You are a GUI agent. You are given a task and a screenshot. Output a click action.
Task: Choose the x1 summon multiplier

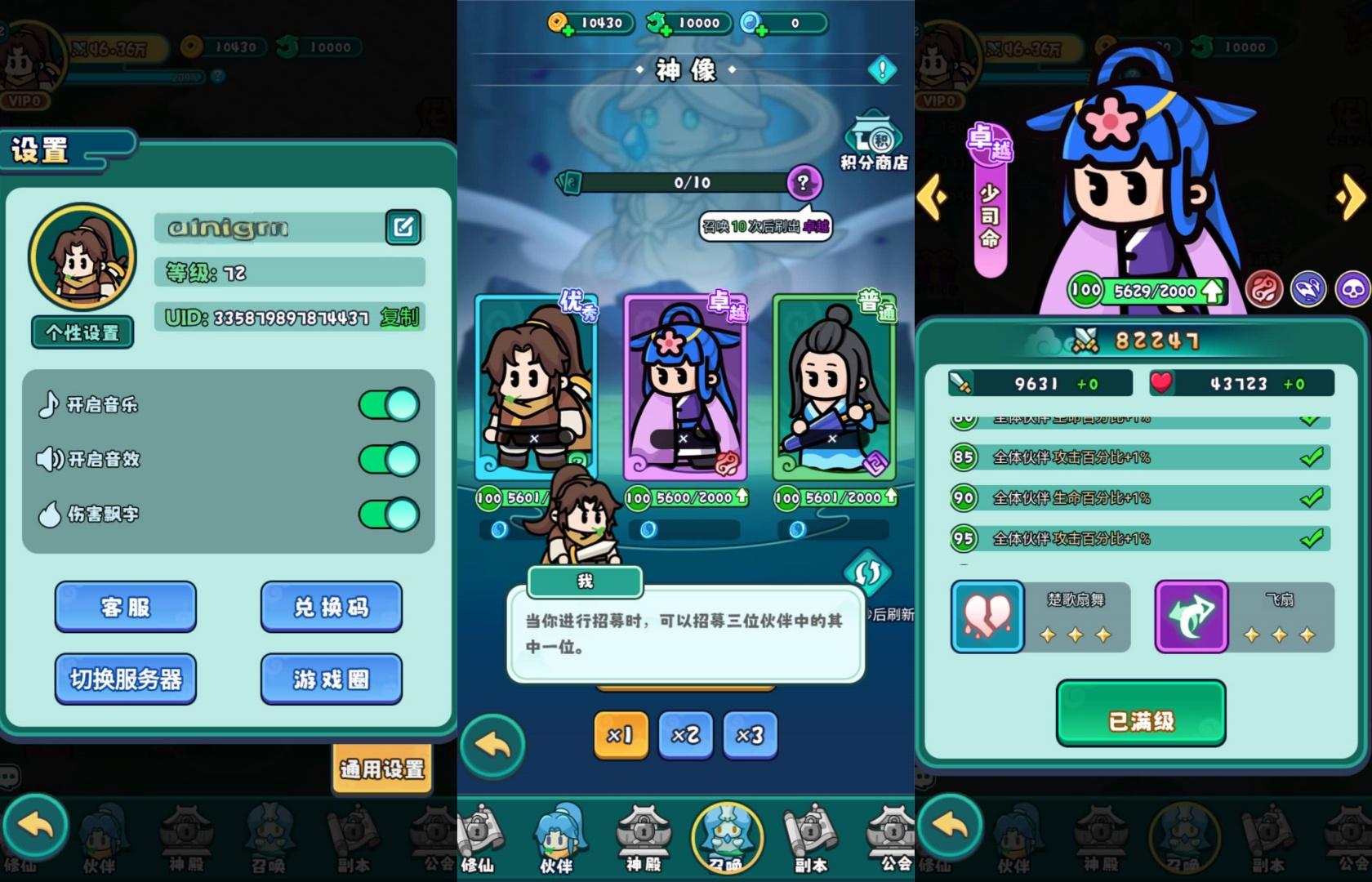pos(621,735)
